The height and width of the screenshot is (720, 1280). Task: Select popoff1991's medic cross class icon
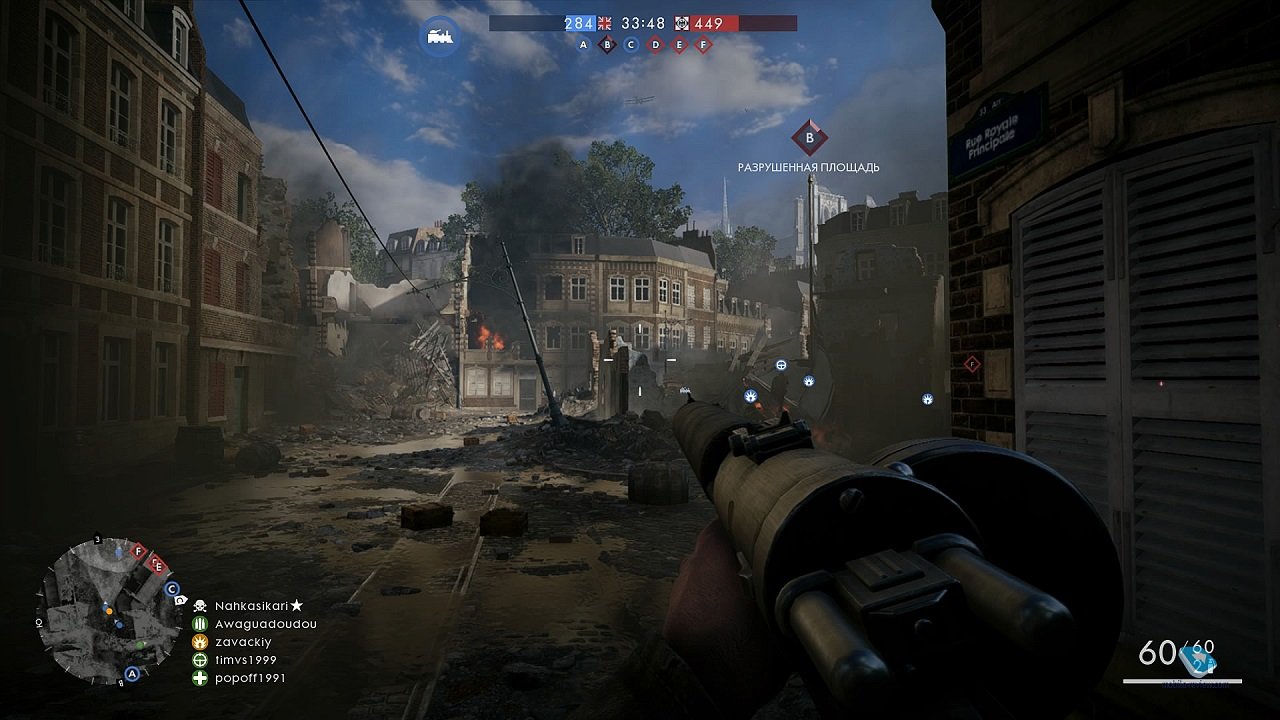pos(200,677)
